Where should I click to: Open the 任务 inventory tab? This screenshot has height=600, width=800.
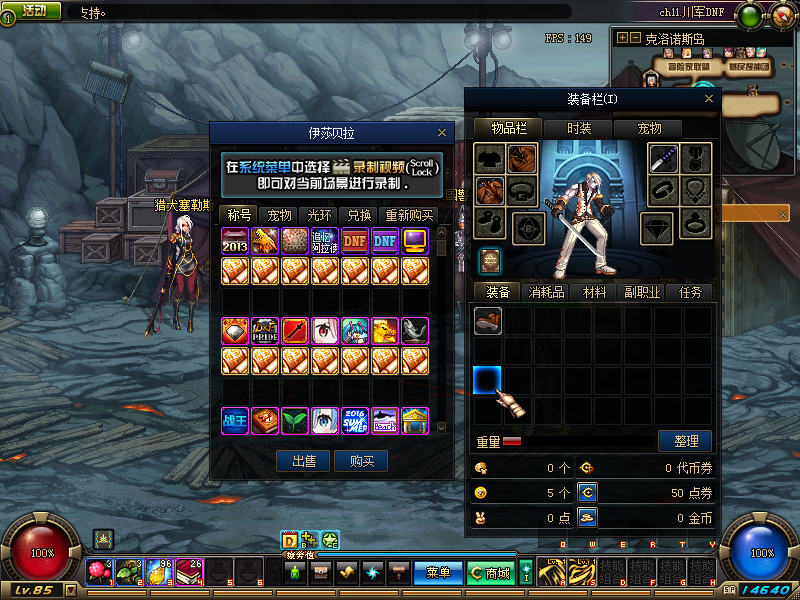[x=690, y=292]
